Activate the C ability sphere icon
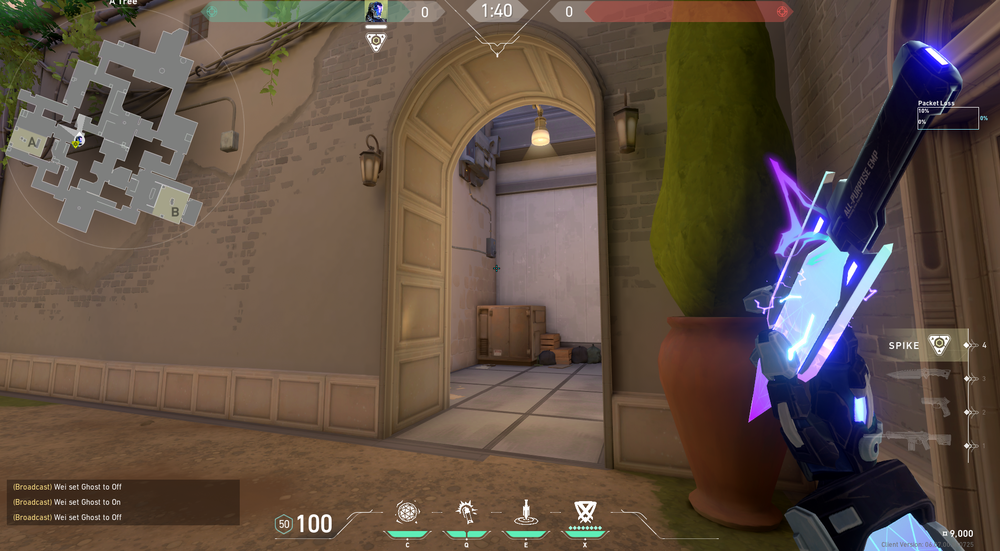 pyautogui.click(x=407, y=513)
